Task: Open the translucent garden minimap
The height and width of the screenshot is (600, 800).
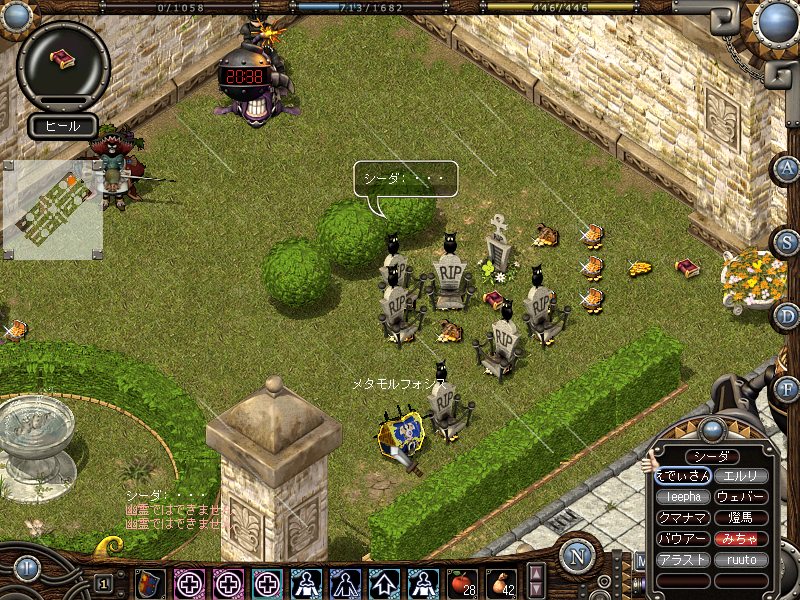Action: pos(54,209)
